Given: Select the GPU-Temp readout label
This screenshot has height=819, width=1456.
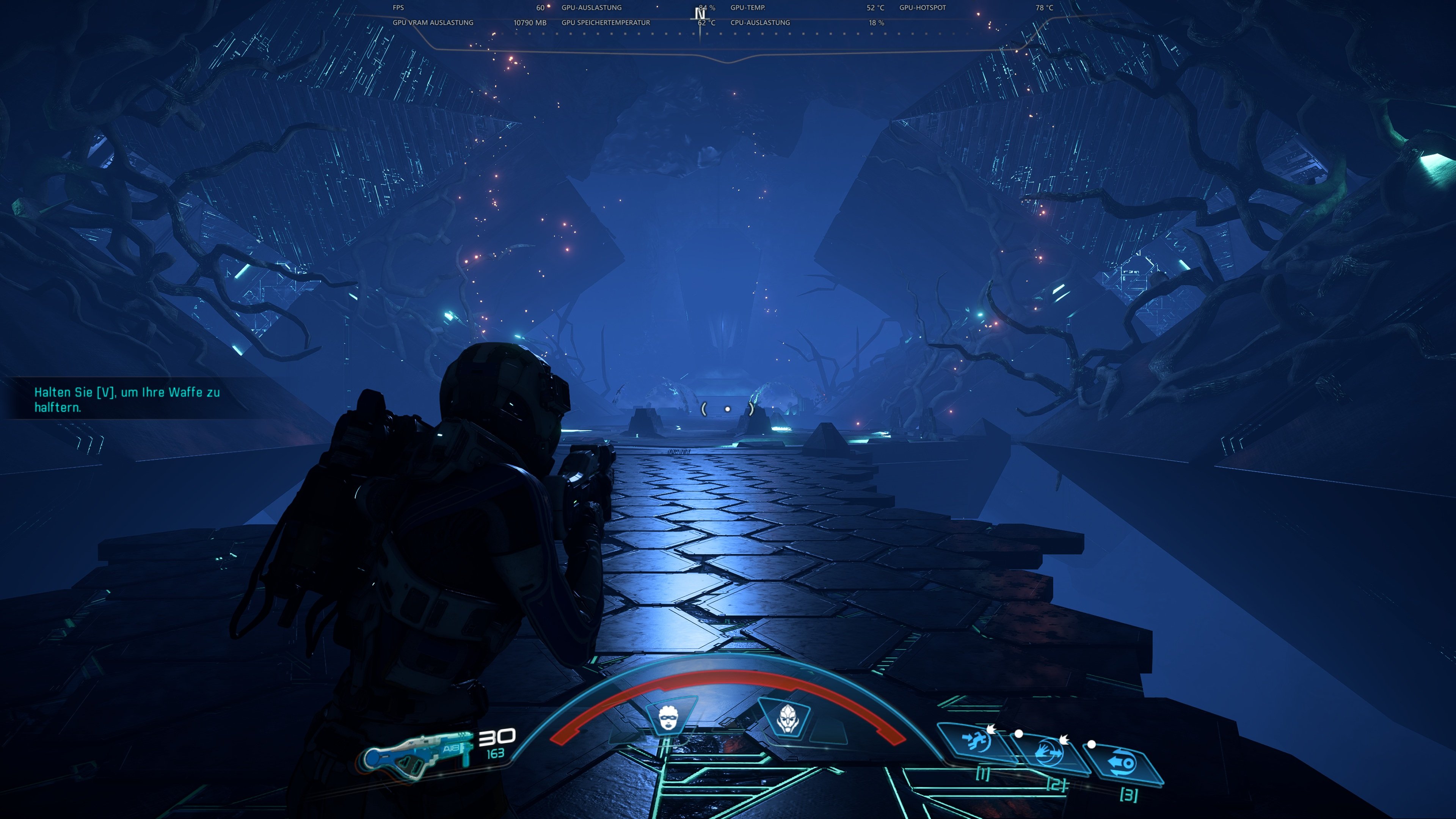Looking at the screenshot, I should (747, 8).
